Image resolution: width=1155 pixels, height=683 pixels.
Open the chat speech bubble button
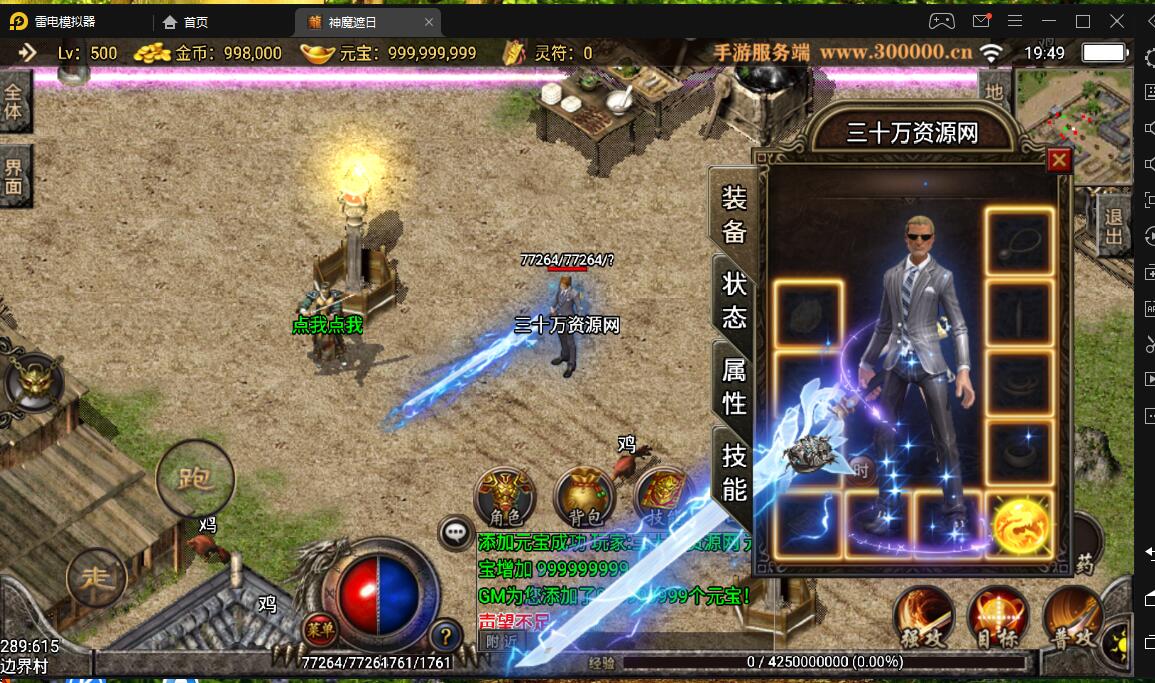click(x=457, y=533)
